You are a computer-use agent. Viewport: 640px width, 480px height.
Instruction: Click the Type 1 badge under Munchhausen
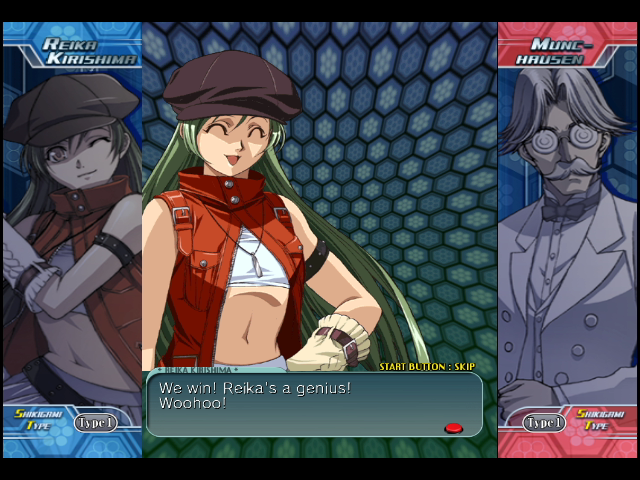[x=544, y=423]
